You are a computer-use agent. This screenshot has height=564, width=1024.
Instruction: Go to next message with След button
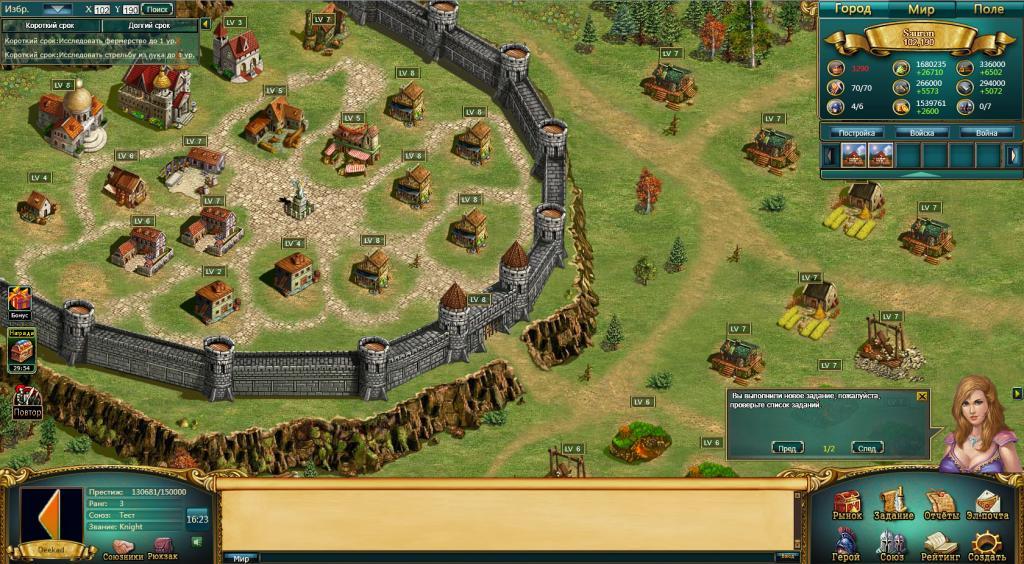click(x=866, y=448)
